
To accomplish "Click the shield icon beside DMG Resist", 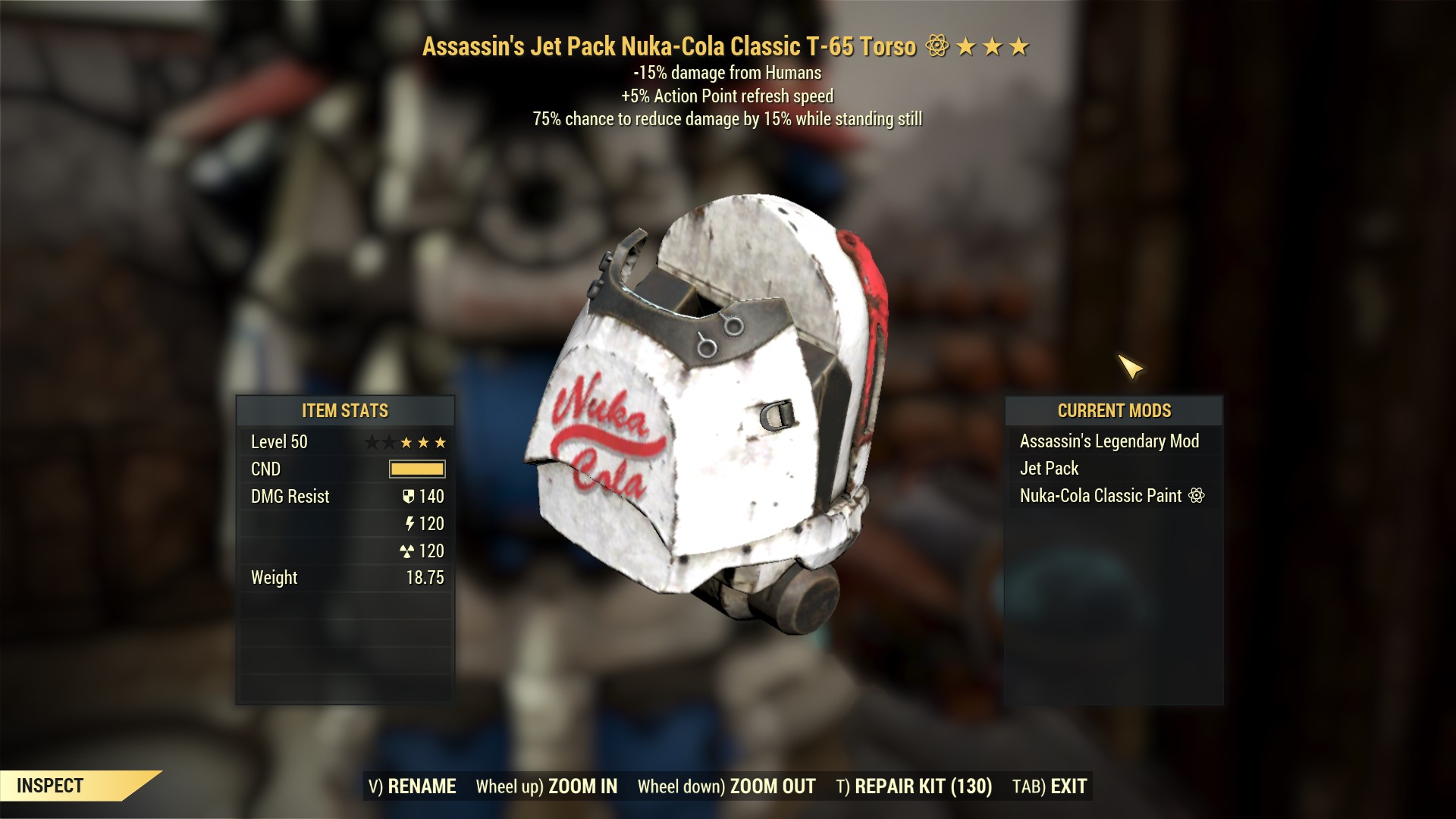I will (x=409, y=497).
